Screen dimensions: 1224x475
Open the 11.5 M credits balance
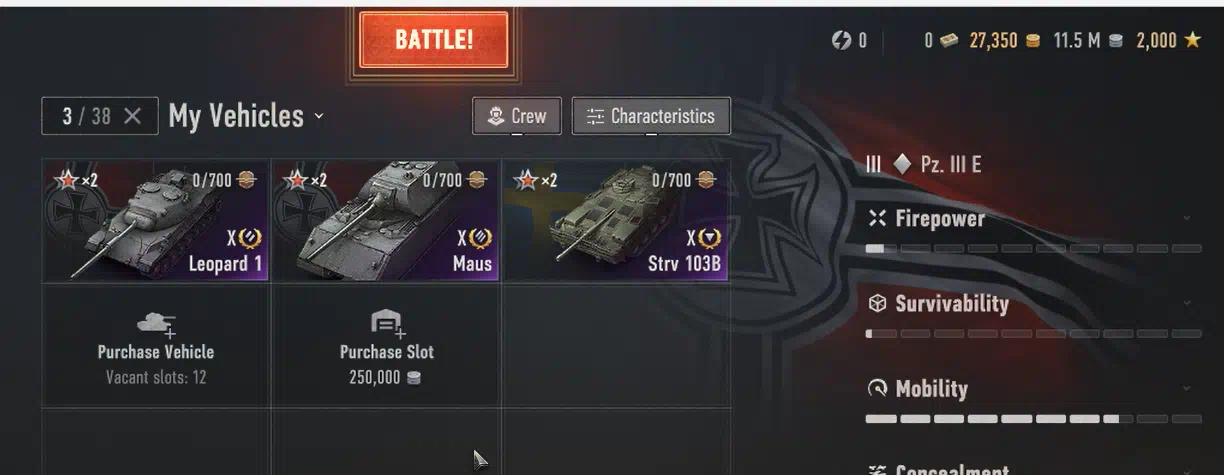click(1087, 41)
